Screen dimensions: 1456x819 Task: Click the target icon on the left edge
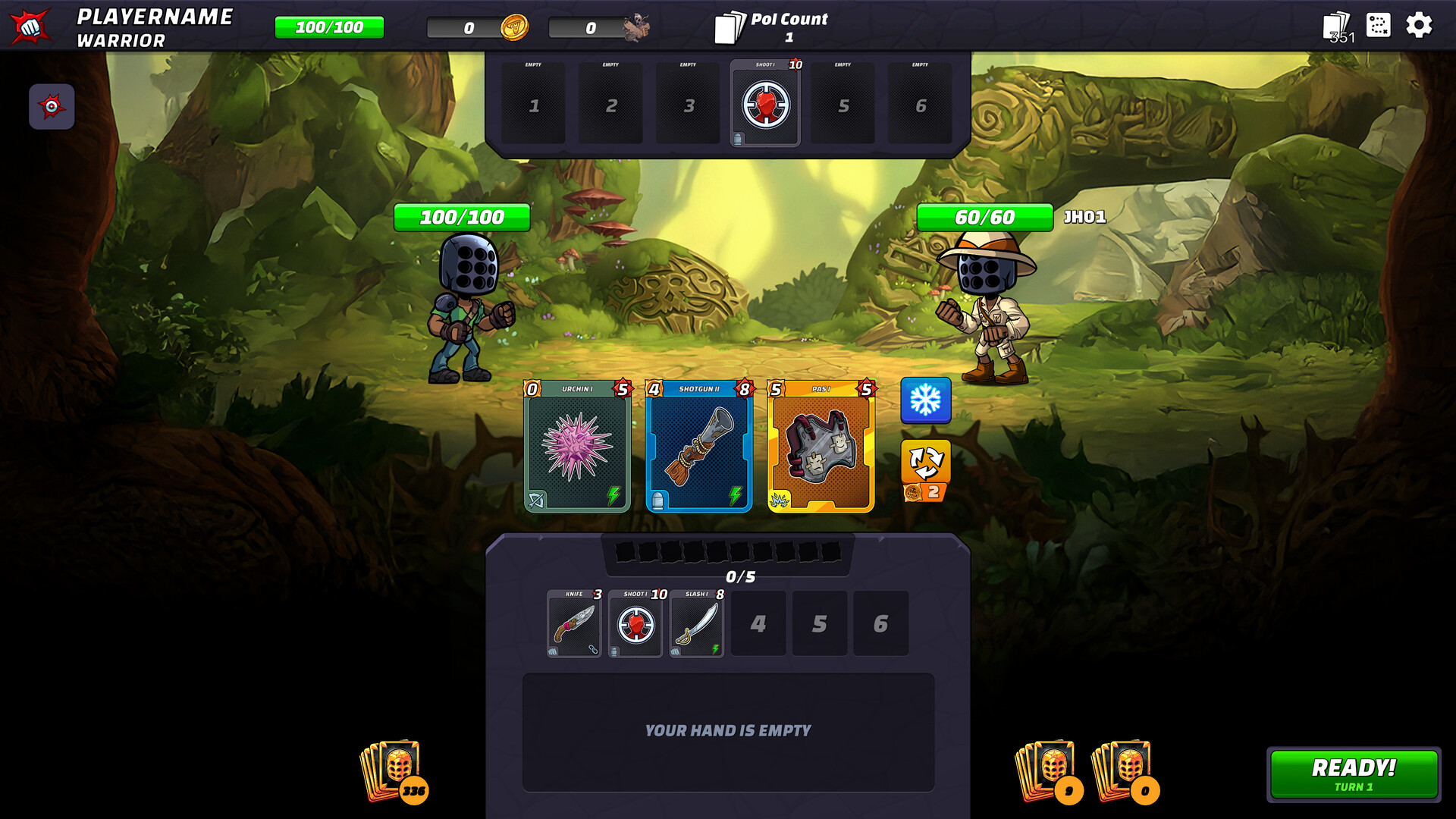pos(52,107)
